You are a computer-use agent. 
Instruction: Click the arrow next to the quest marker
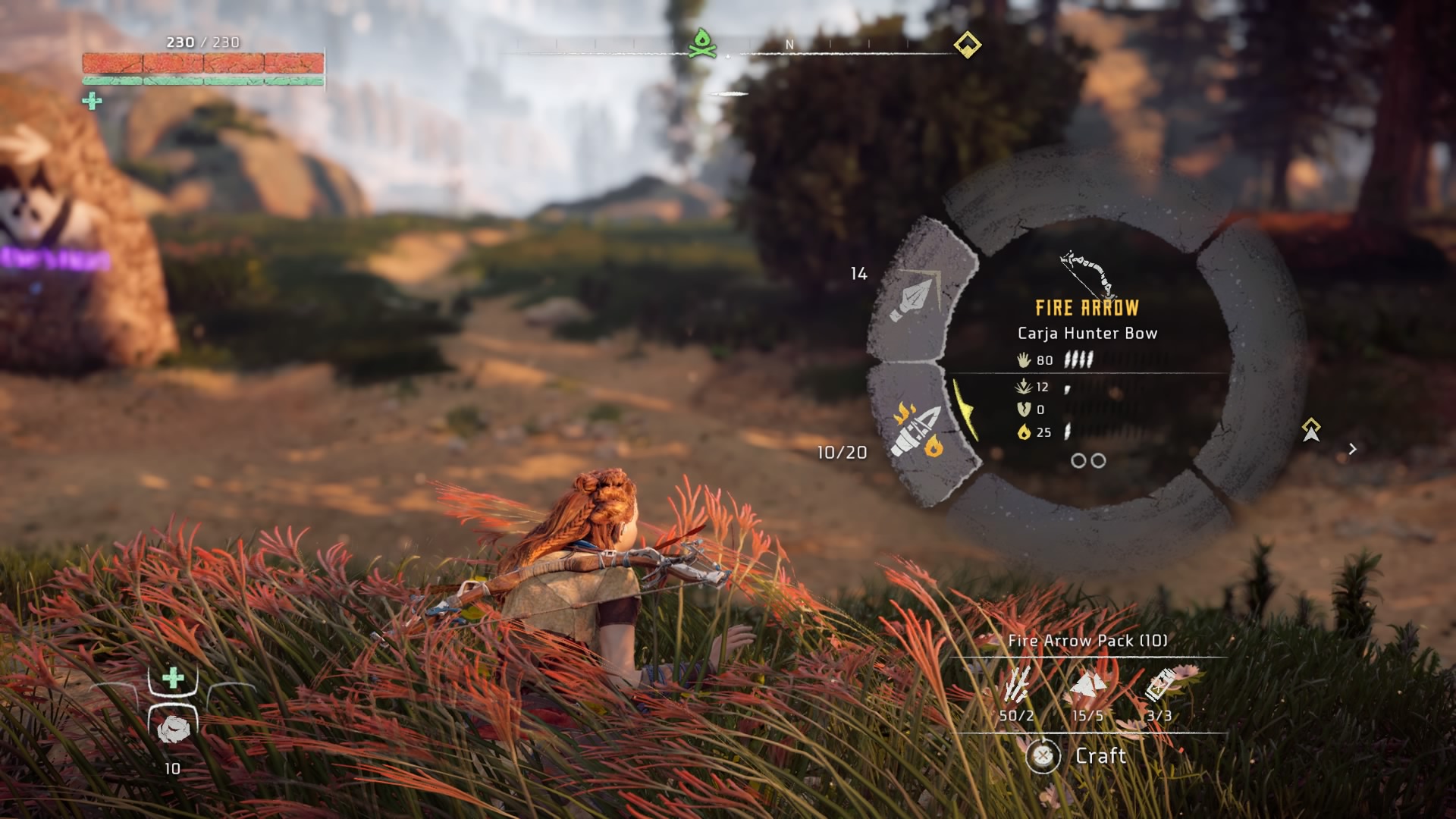coord(1352,449)
